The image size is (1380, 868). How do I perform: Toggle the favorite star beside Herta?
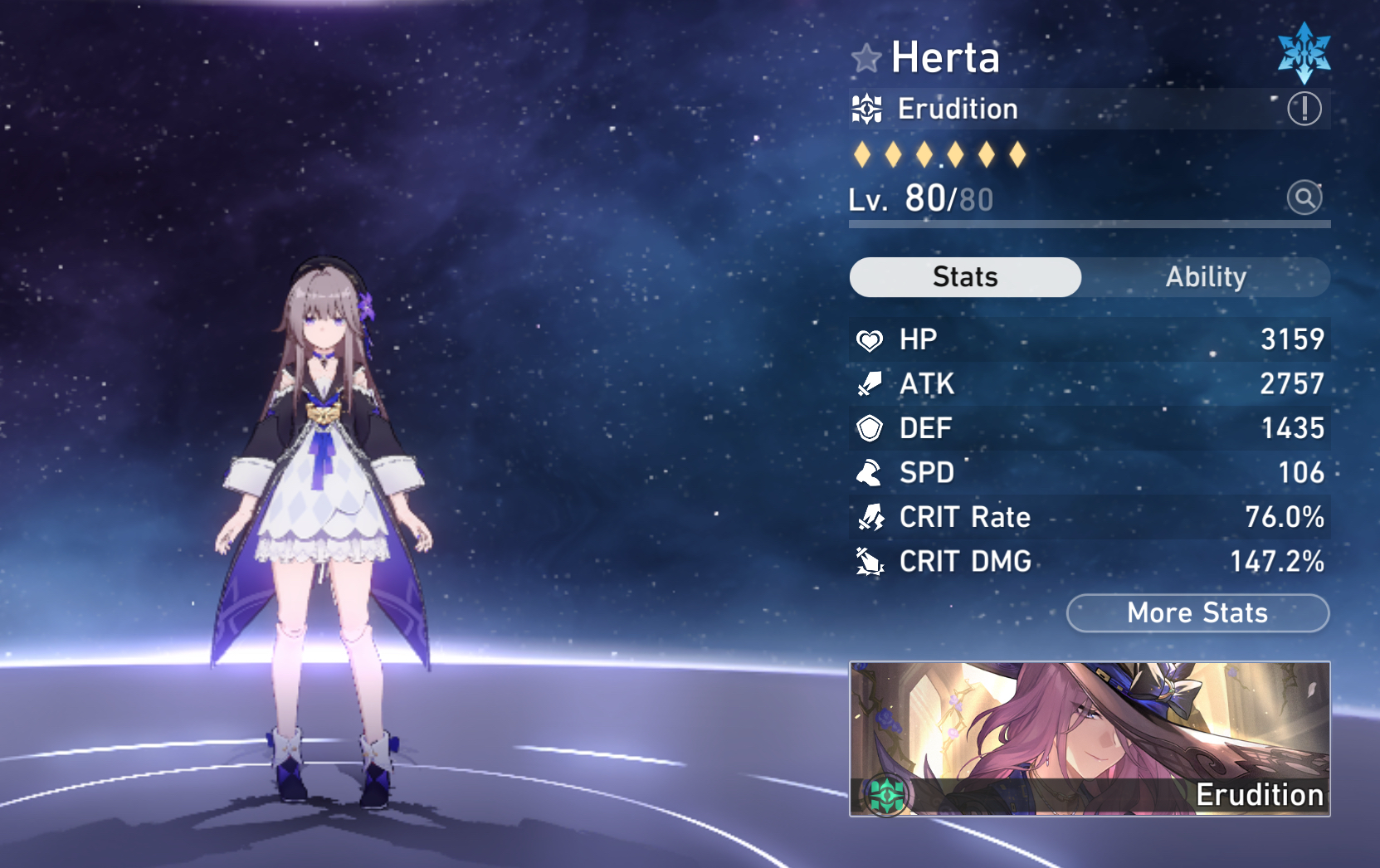[866, 58]
